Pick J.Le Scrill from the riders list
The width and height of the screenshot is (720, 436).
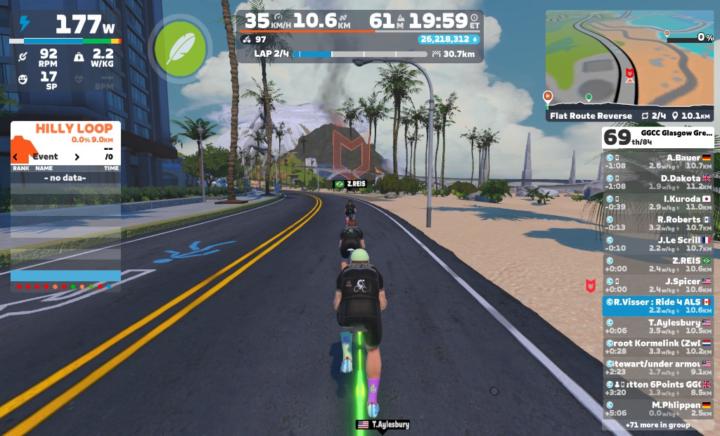(658, 244)
